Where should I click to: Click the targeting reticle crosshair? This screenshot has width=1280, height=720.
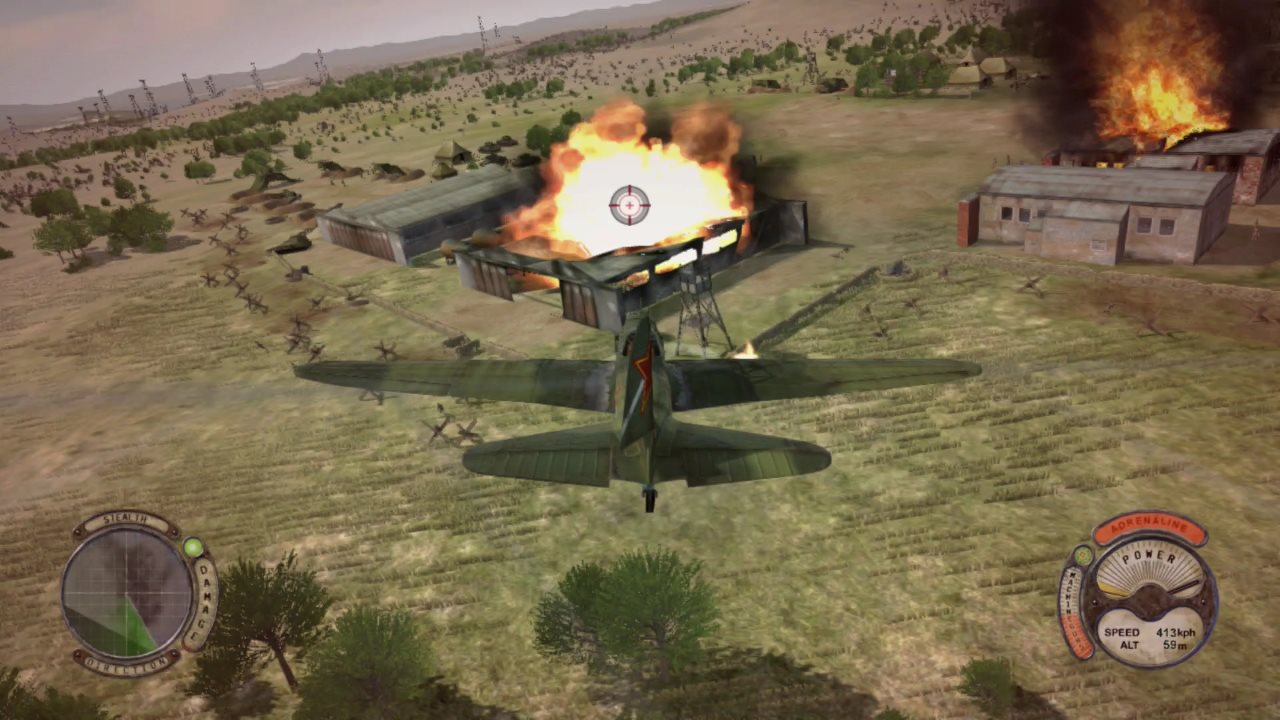[628, 205]
